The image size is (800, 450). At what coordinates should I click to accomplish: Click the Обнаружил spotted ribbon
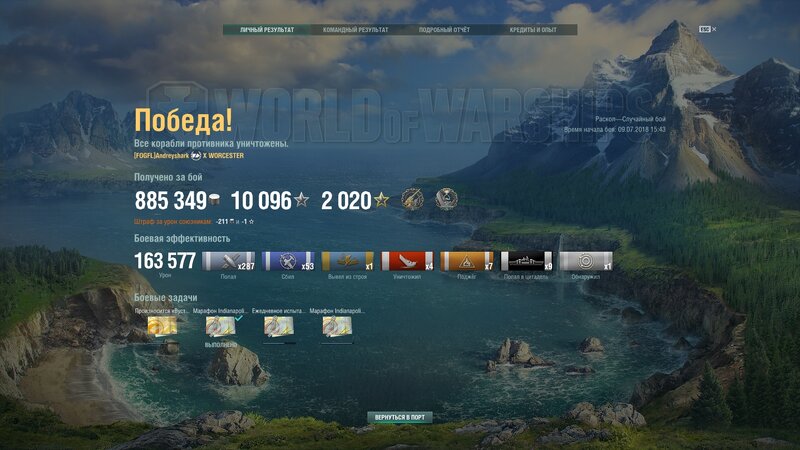(585, 262)
